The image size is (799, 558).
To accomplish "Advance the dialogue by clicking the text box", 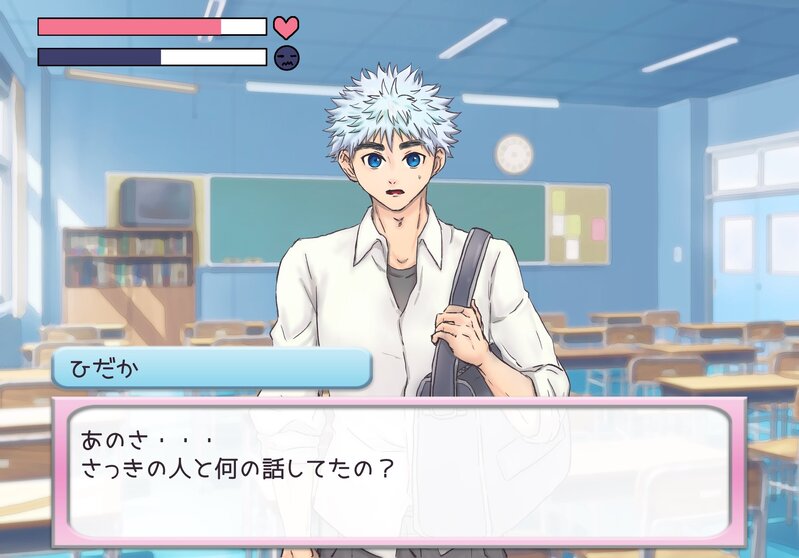I will click(400, 472).
